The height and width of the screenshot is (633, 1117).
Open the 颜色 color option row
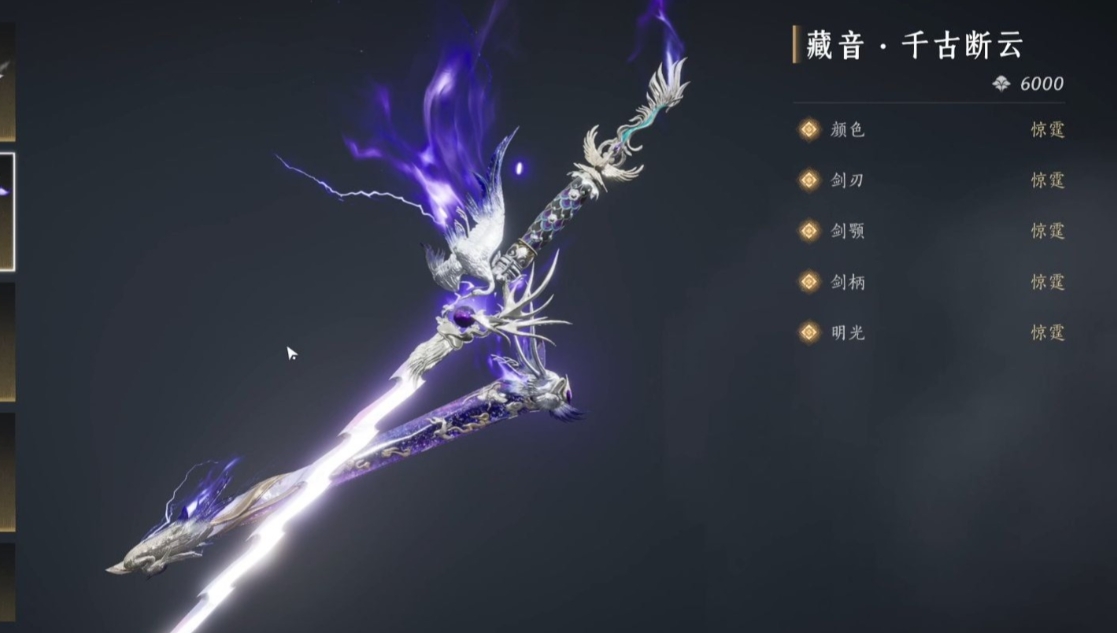pyautogui.click(x=930, y=130)
